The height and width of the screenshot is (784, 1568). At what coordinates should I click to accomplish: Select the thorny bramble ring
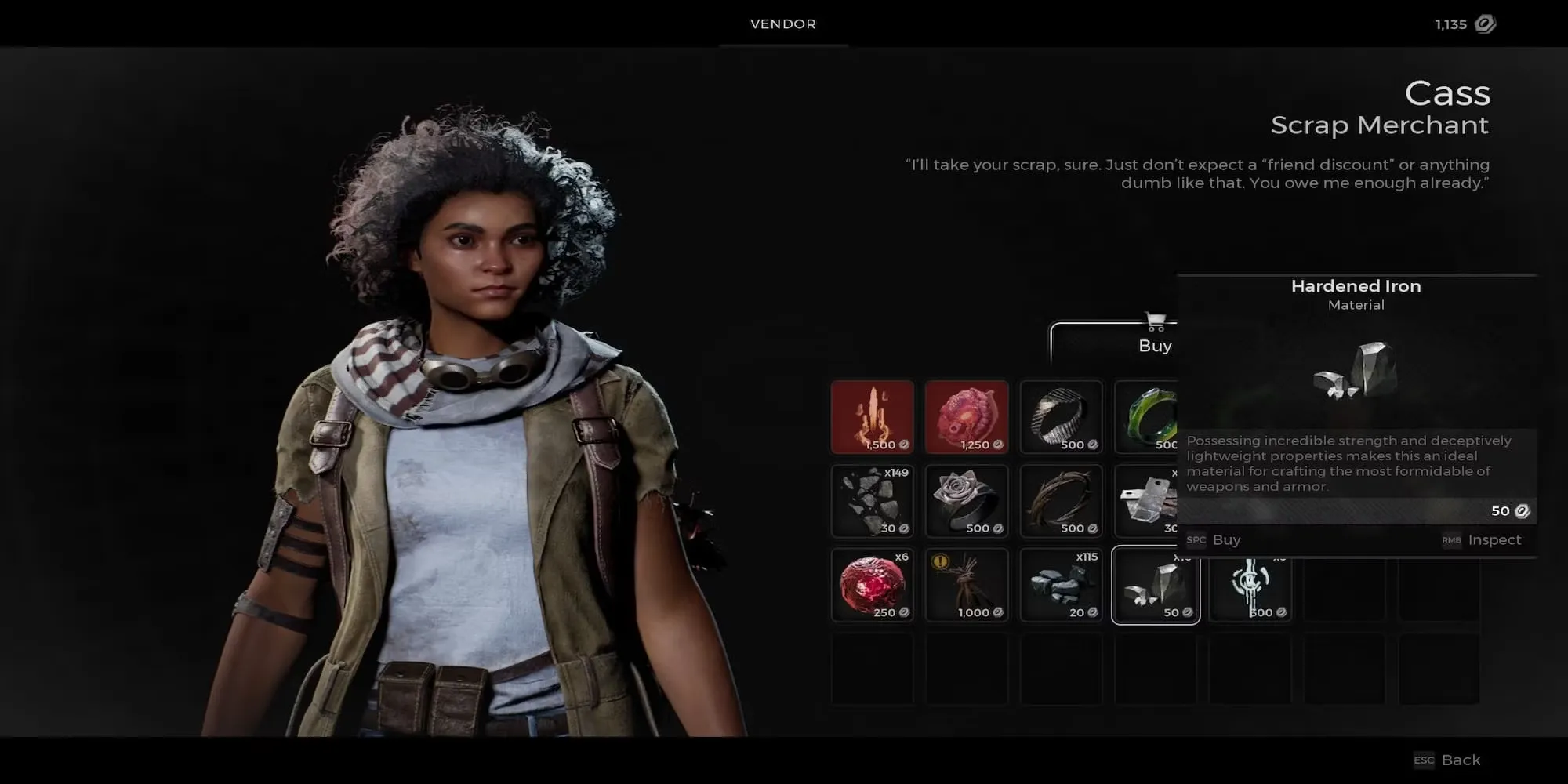pos(1061,501)
